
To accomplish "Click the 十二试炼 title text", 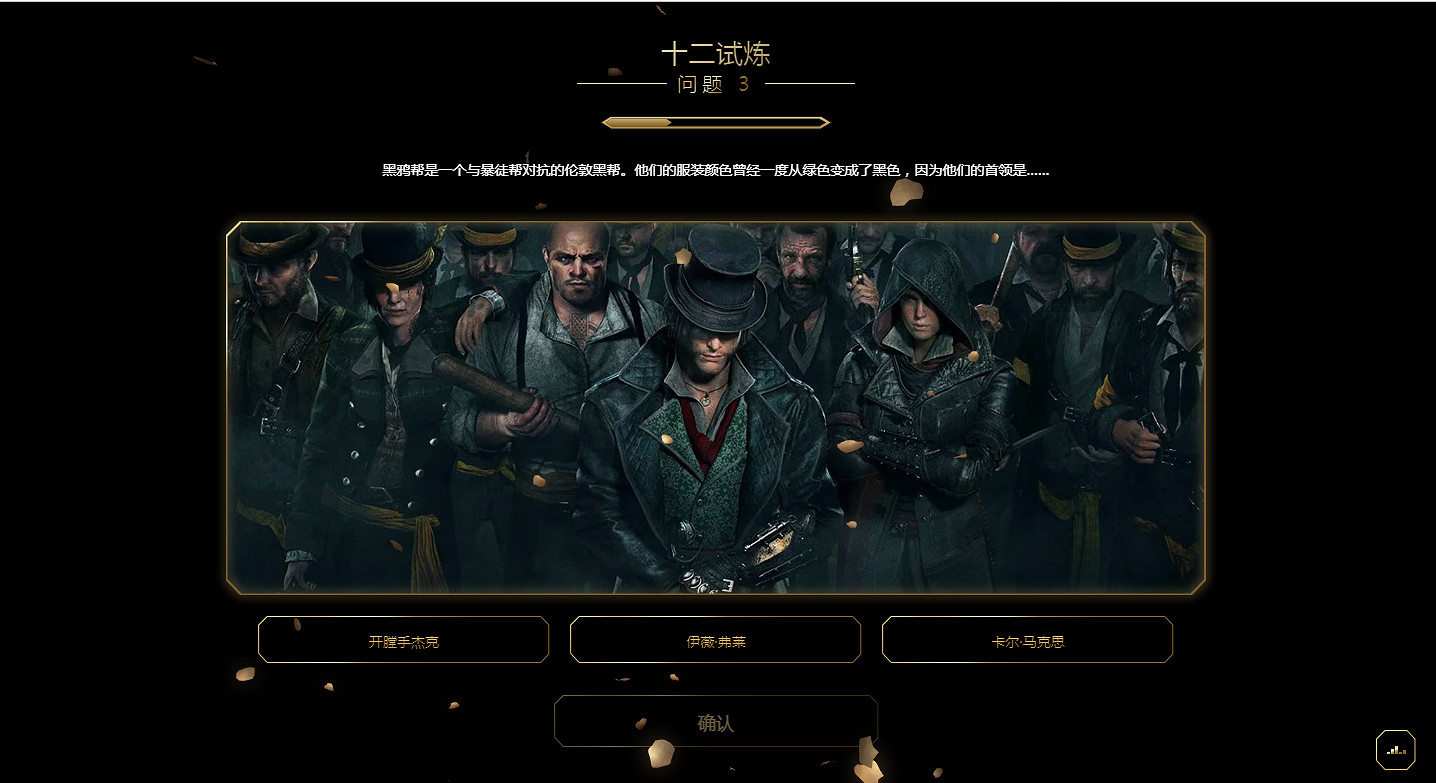I will 716,55.
